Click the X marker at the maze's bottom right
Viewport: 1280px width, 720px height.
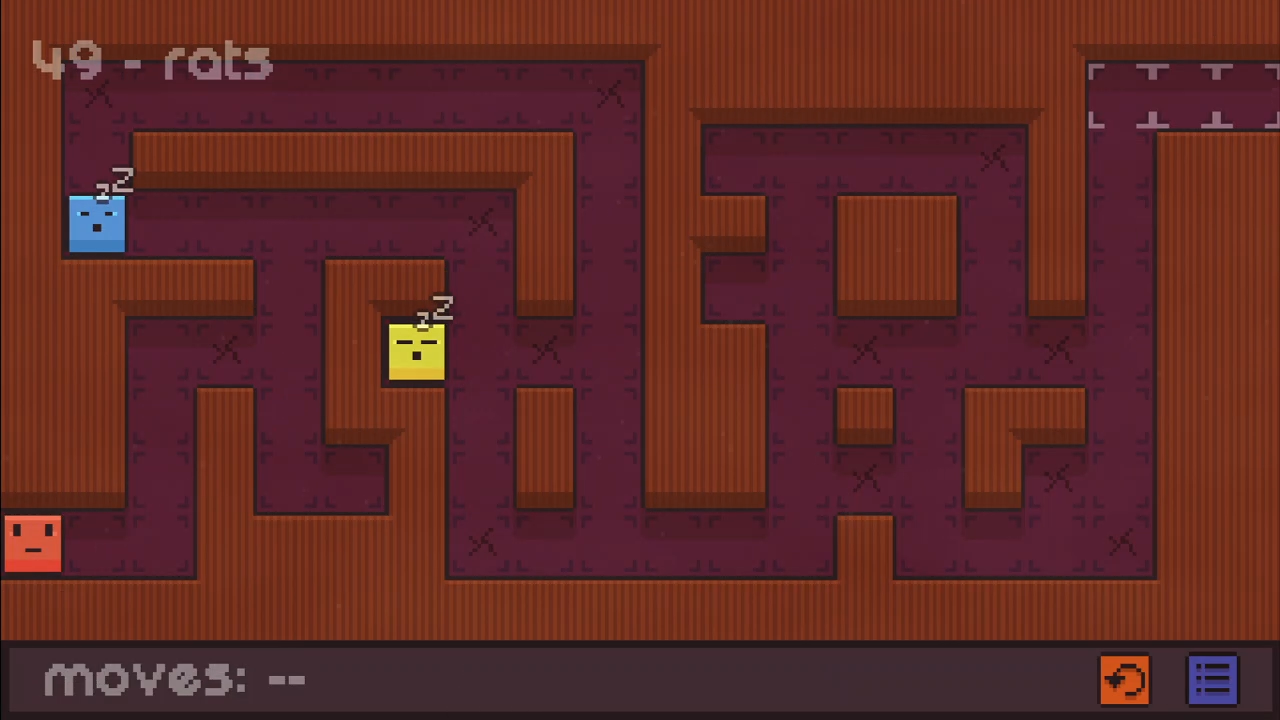point(1122,540)
